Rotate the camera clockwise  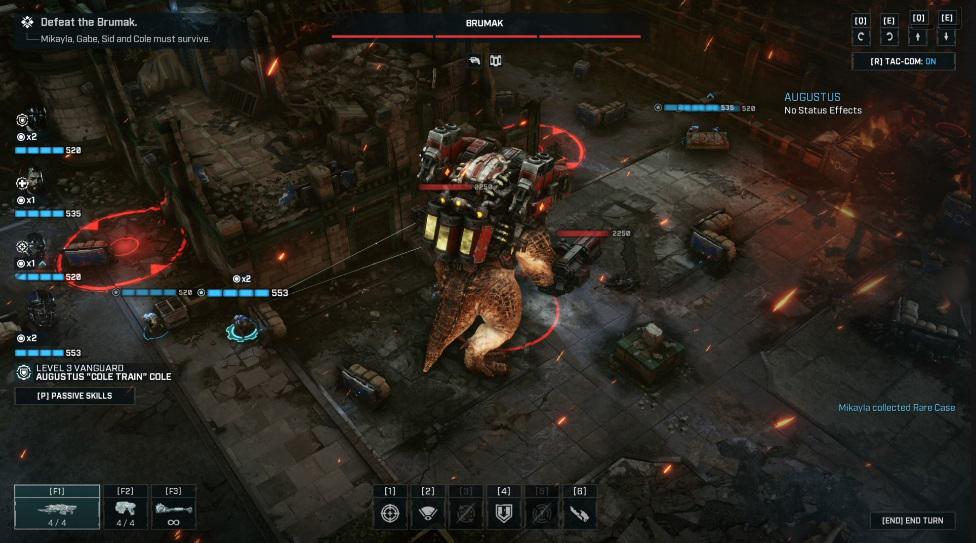(889, 38)
